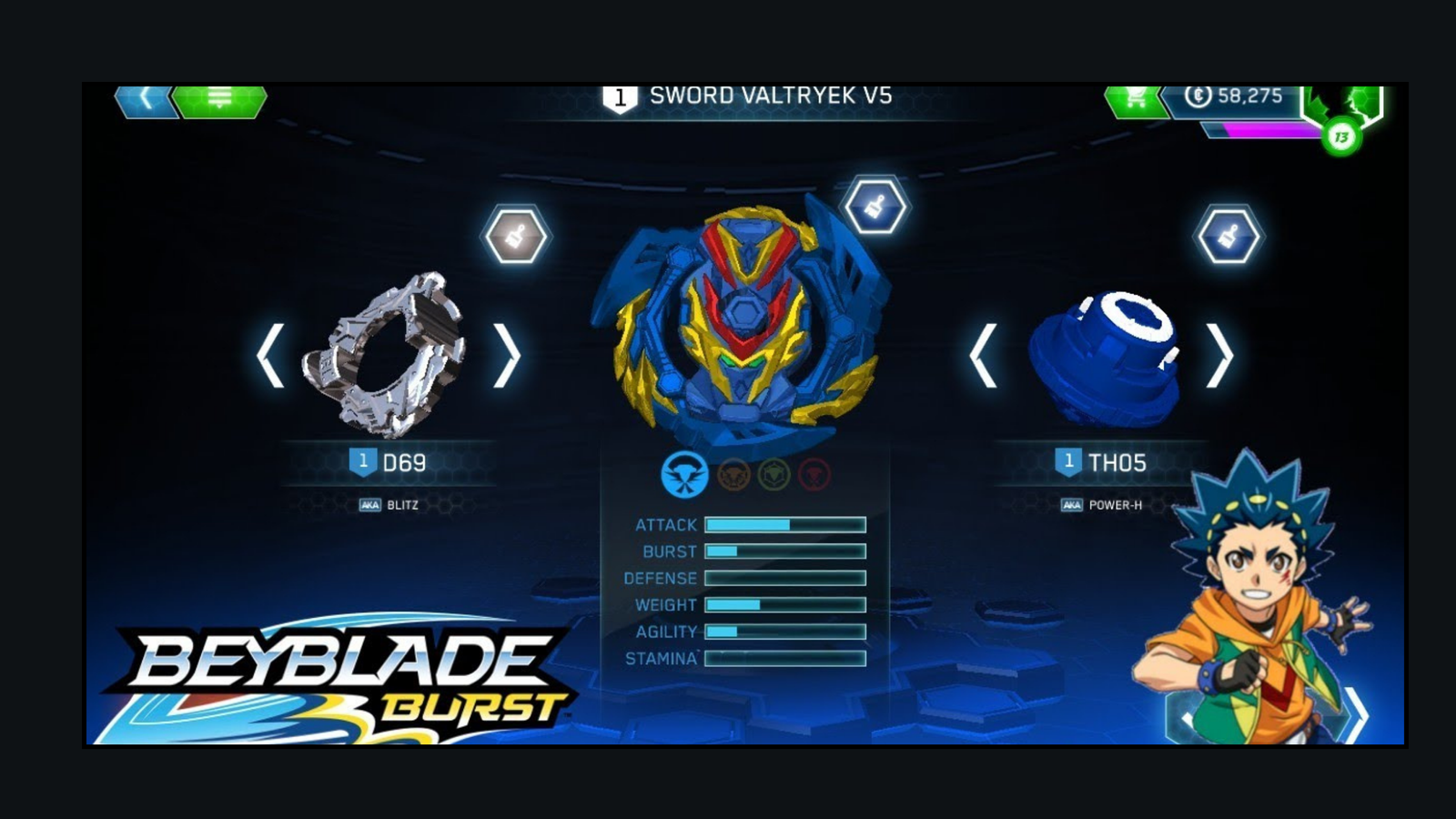1456x819 pixels.
Task: Click the Attack stat progress bar
Action: tap(787, 525)
